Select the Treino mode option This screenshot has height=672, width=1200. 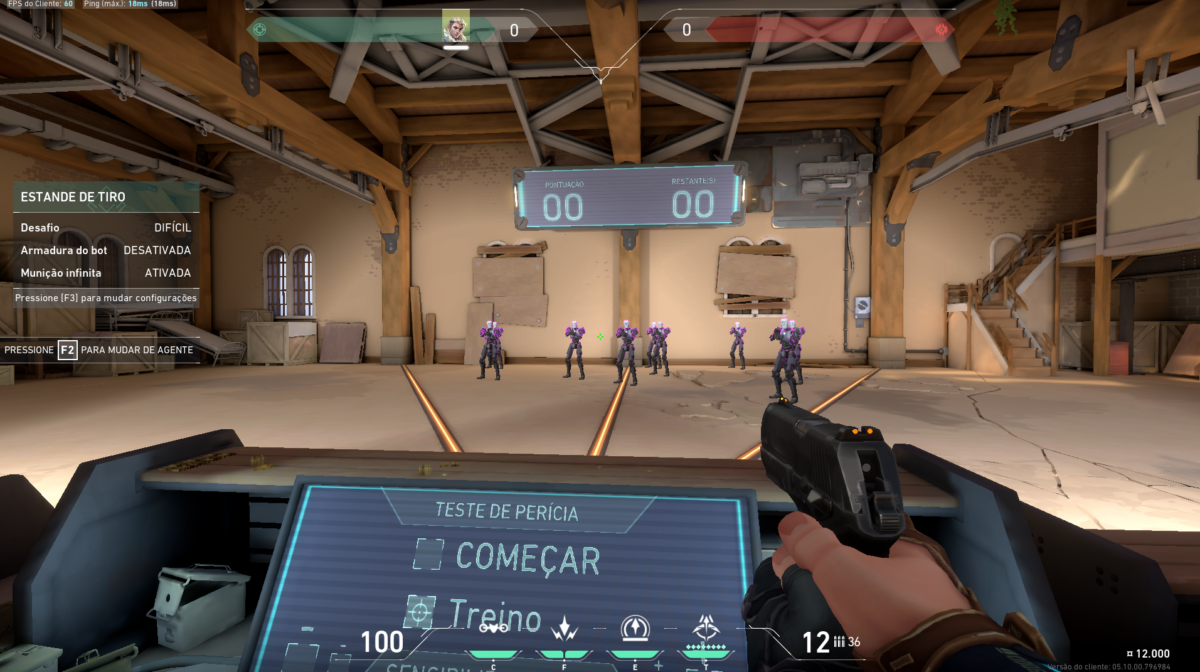477,614
